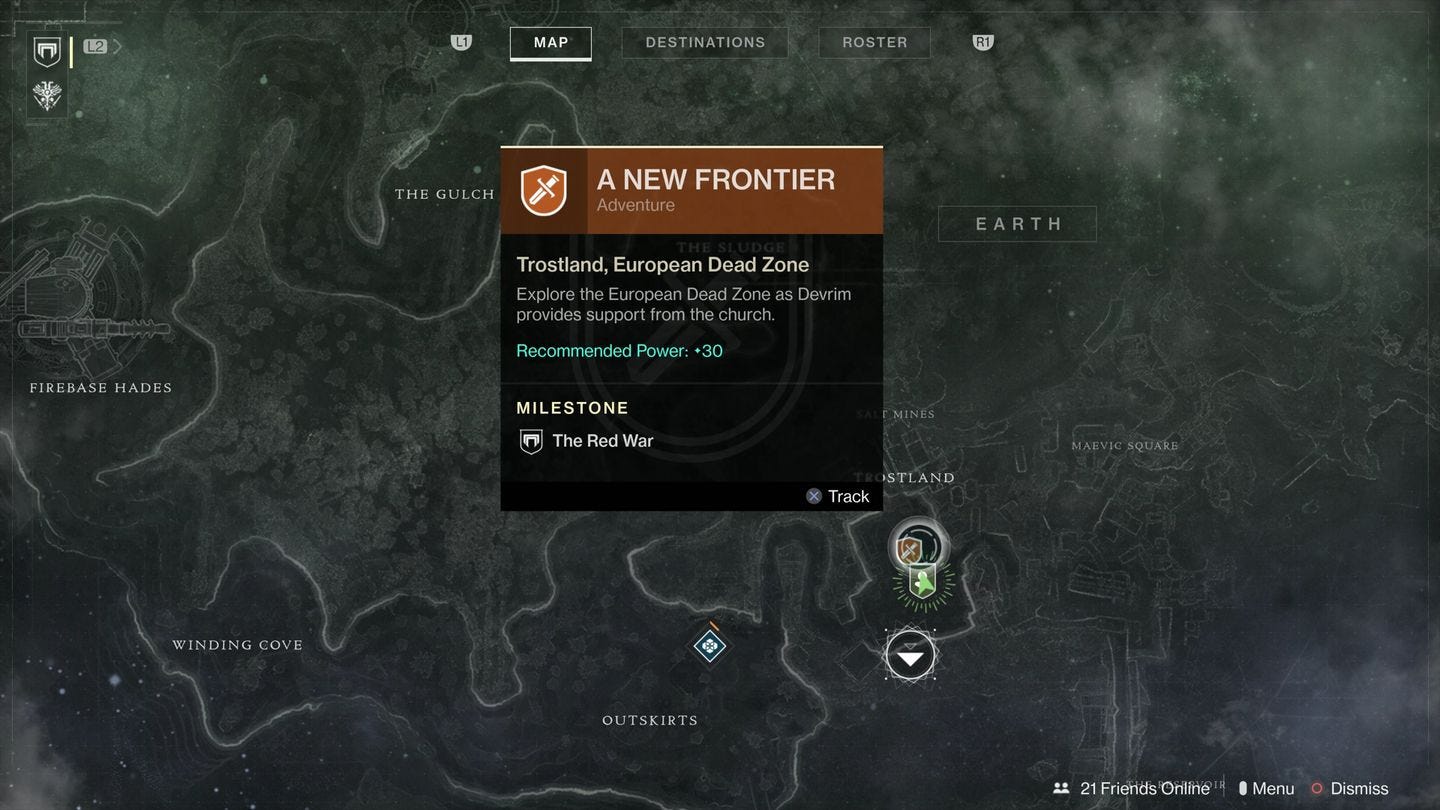The width and height of the screenshot is (1440, 810).
Task: Expand the L2 chevron in the top left
Action: (x=117, y=45)
